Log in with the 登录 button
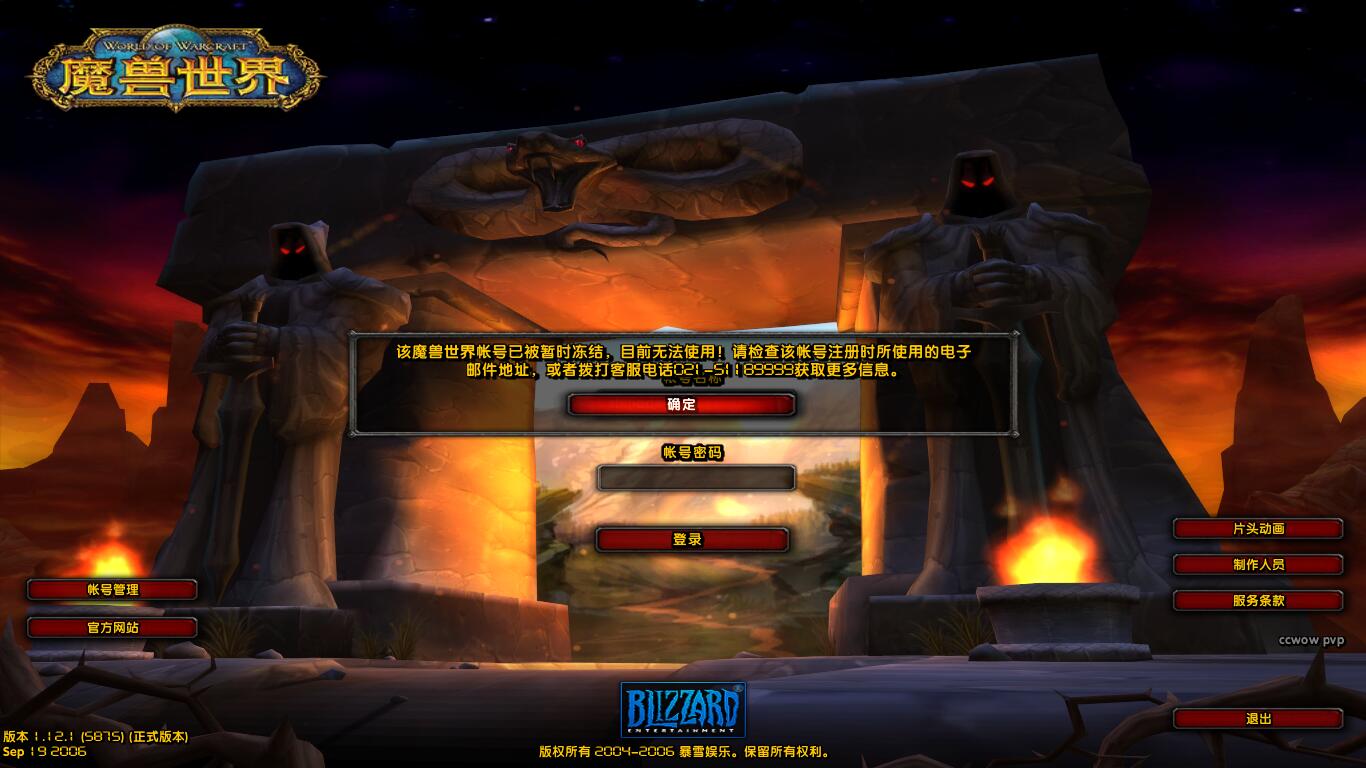The image size is (1366, 768). (x=692, y=540)
